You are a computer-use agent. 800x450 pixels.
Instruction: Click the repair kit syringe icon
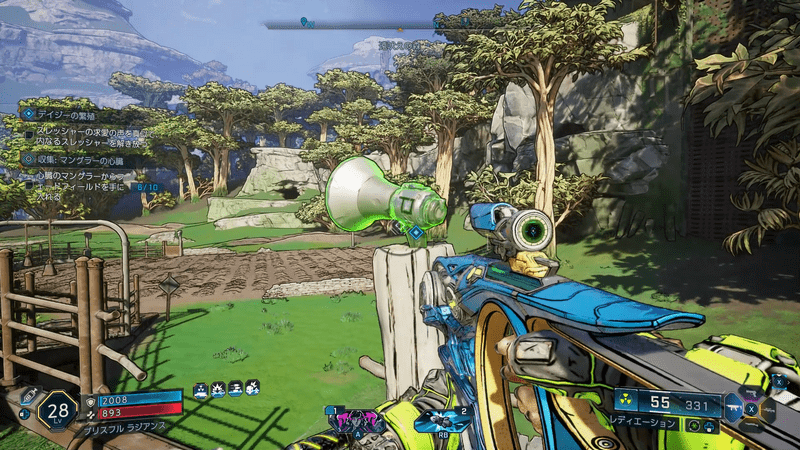pyautogui.click(x=31, y=395)
